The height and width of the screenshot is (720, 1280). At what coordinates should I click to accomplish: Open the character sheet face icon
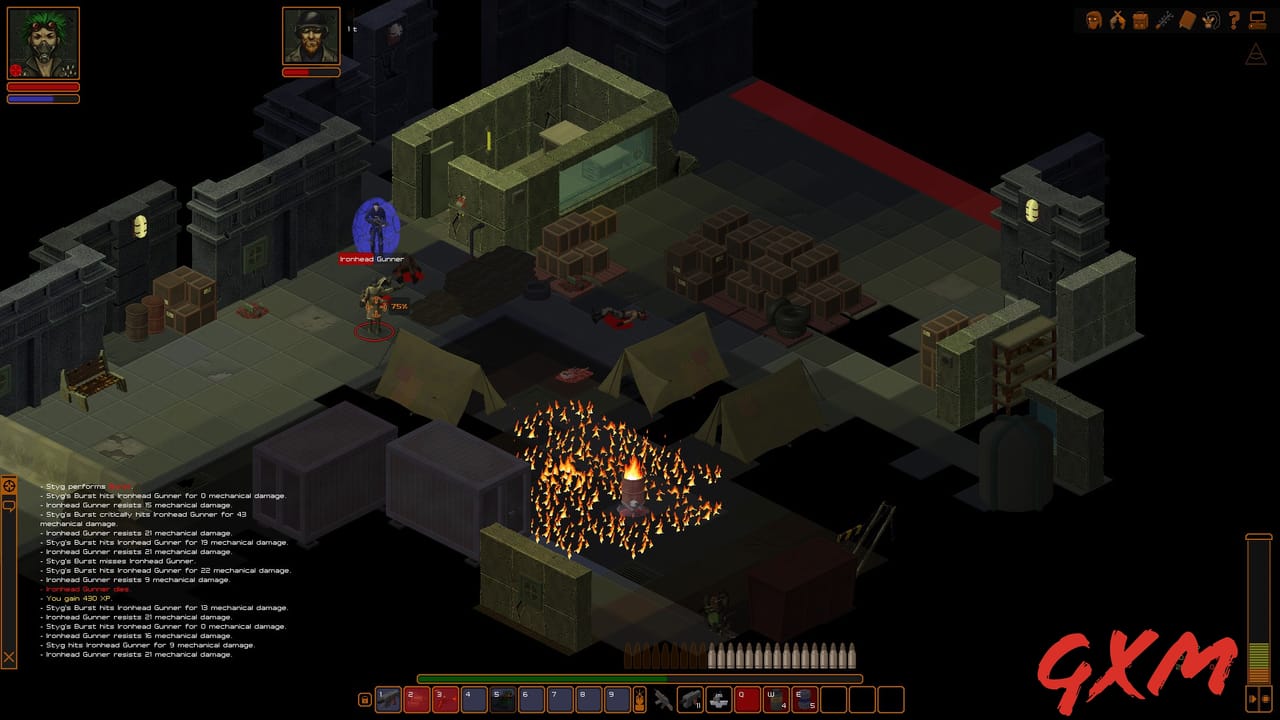pos(1094,20)
